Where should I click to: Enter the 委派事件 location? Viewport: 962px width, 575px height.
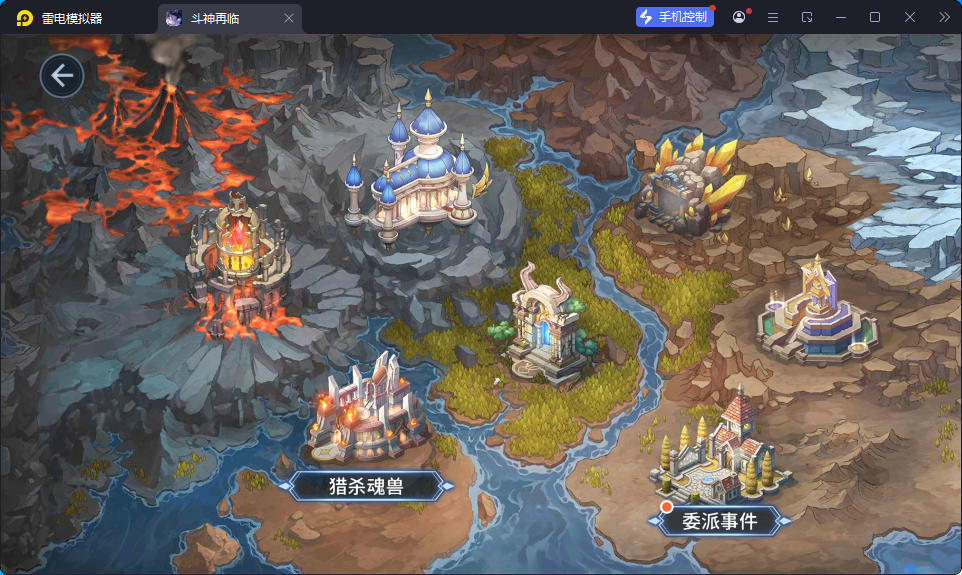(719, 520)
